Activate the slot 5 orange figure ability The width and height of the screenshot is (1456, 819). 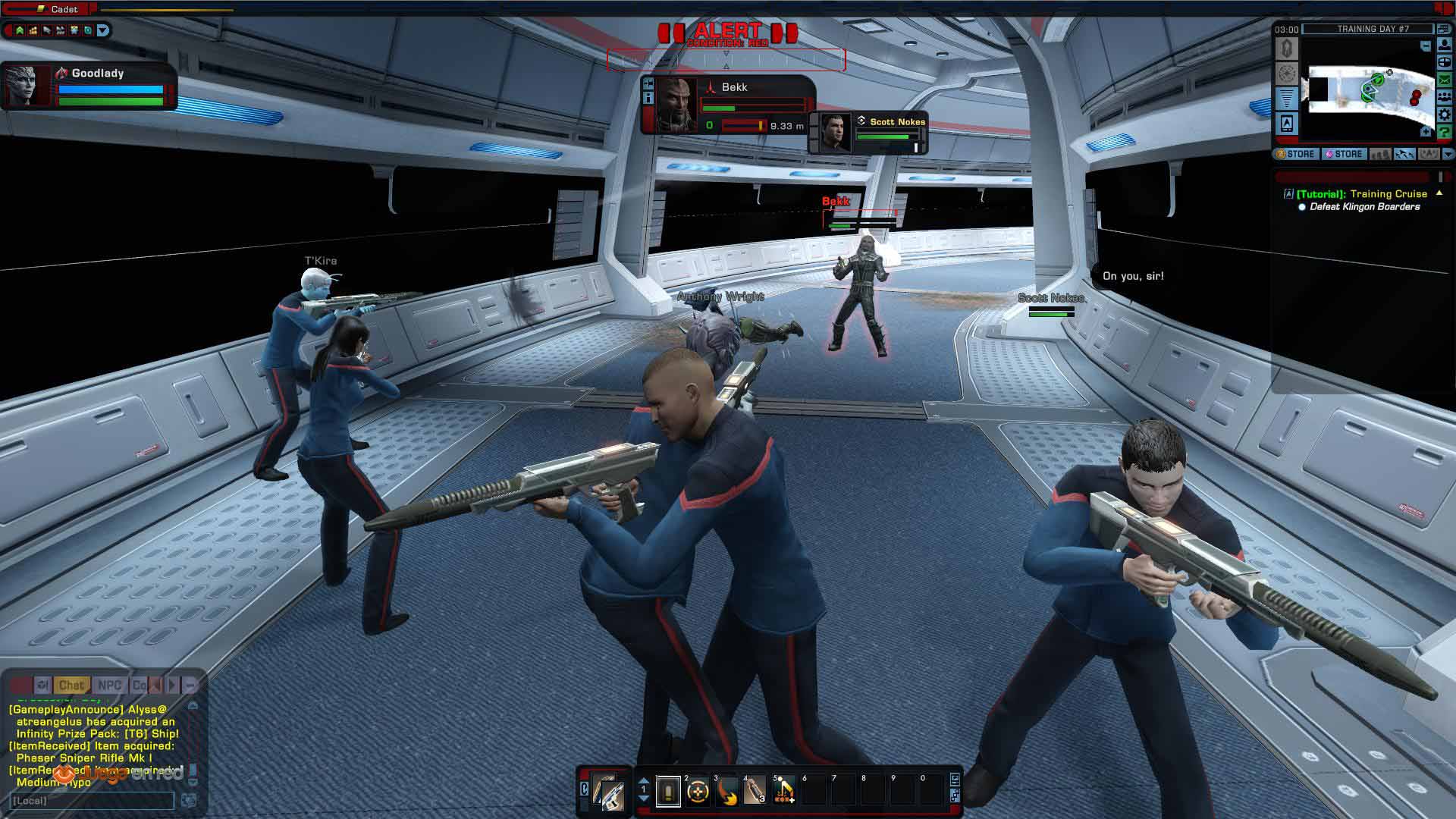point(784,792)
